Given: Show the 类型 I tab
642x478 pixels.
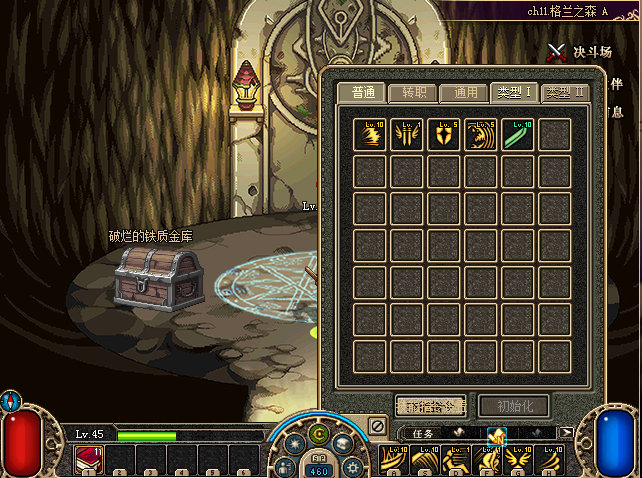Looking at the screenshot, I should 515,93.
